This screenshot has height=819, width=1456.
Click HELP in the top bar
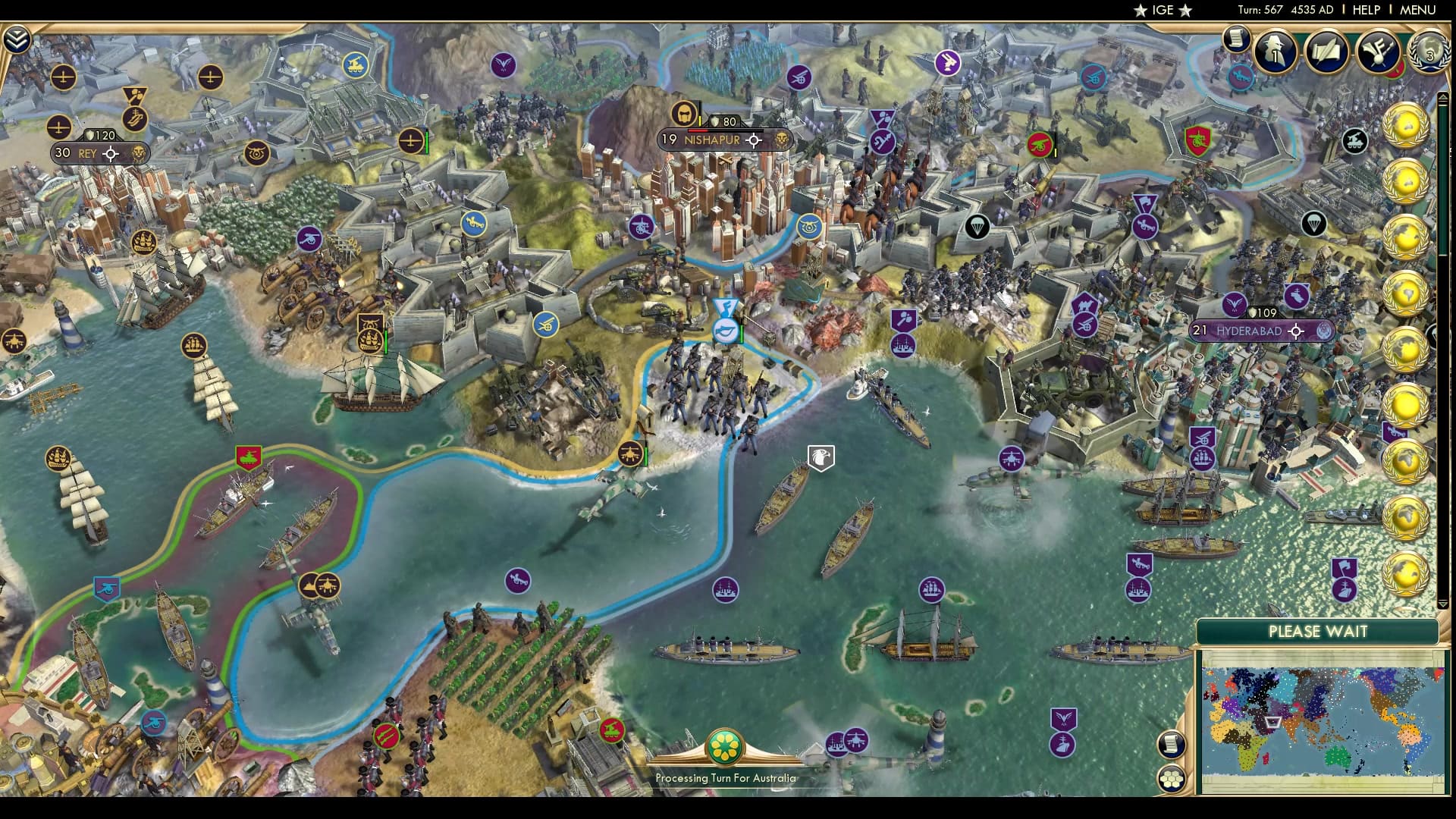pos(1365,10)
